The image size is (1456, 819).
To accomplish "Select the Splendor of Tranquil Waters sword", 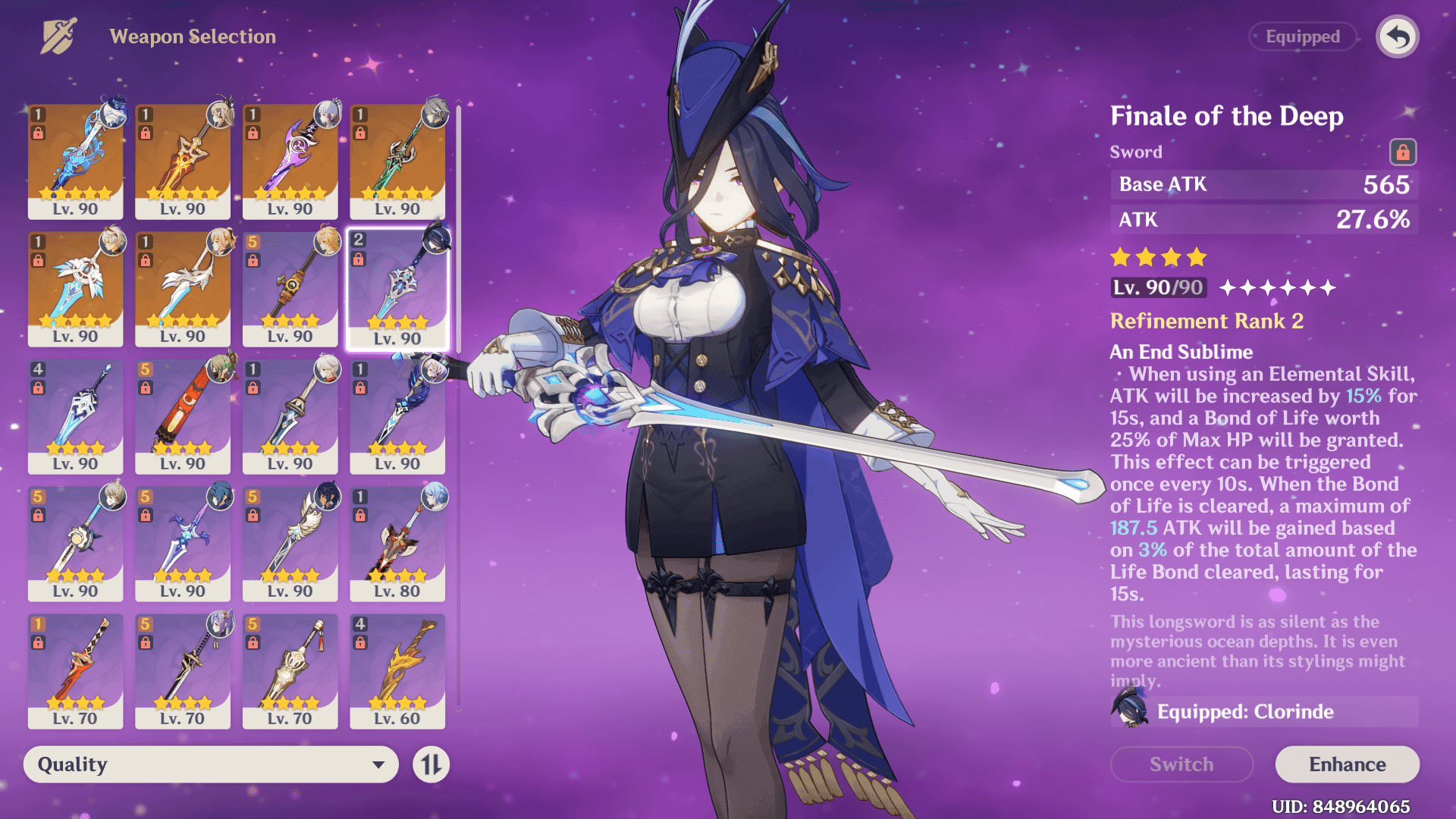I will pyautogui.click(x=75, y=161).
